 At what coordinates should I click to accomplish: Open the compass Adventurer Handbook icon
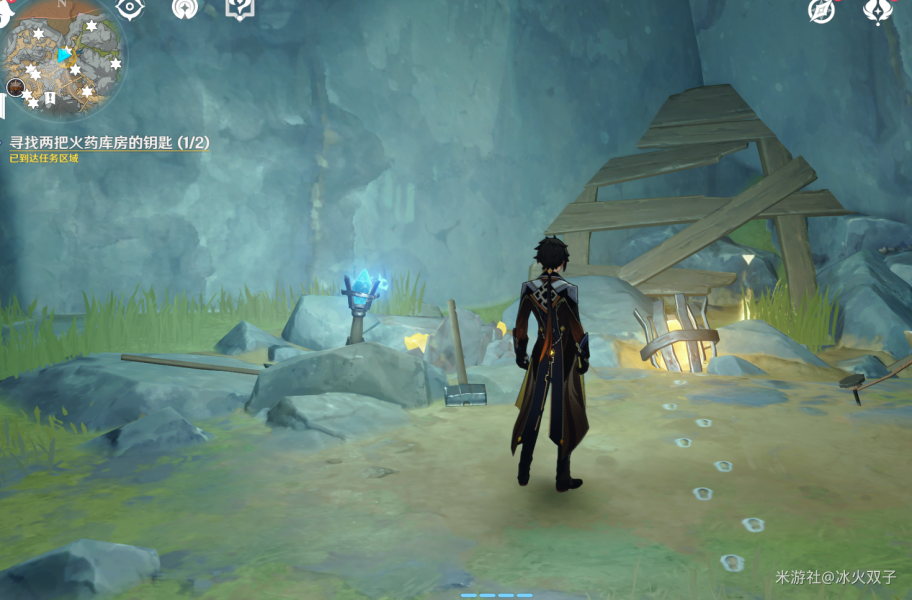pos(822,11)
